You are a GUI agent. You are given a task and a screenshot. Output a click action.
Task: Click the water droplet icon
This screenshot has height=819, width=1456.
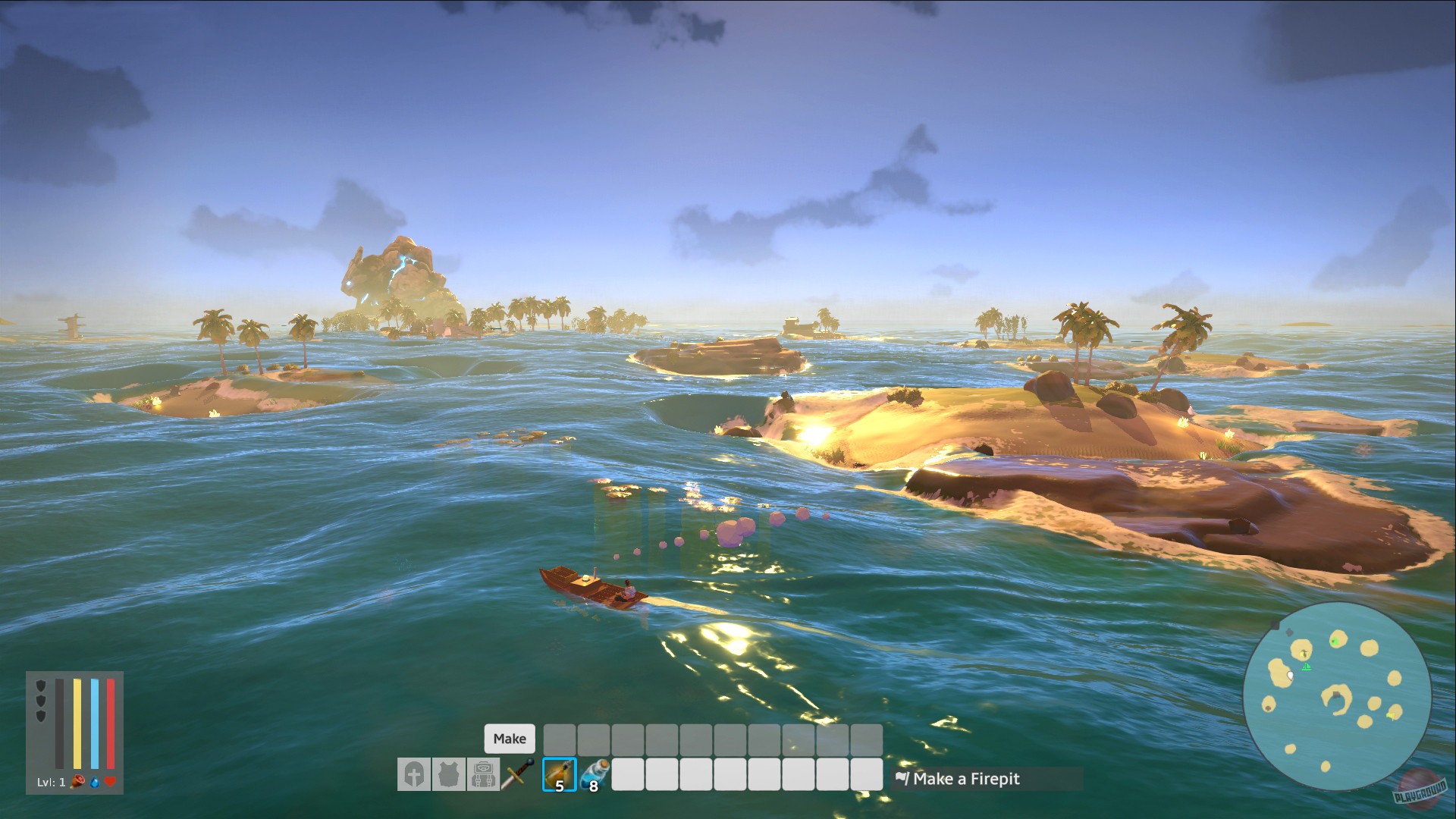[94, 782]
